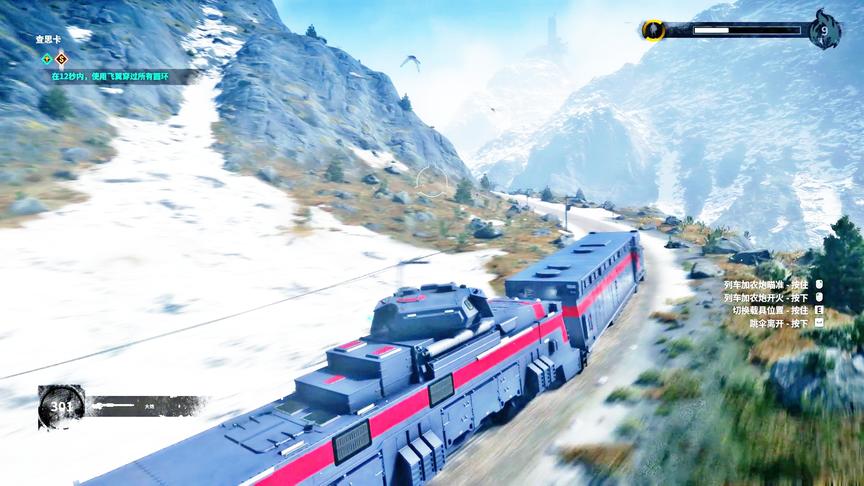Click the teal diamond challenge icon
The width and height of the screenshot is (864, 486).
[46, 58]
